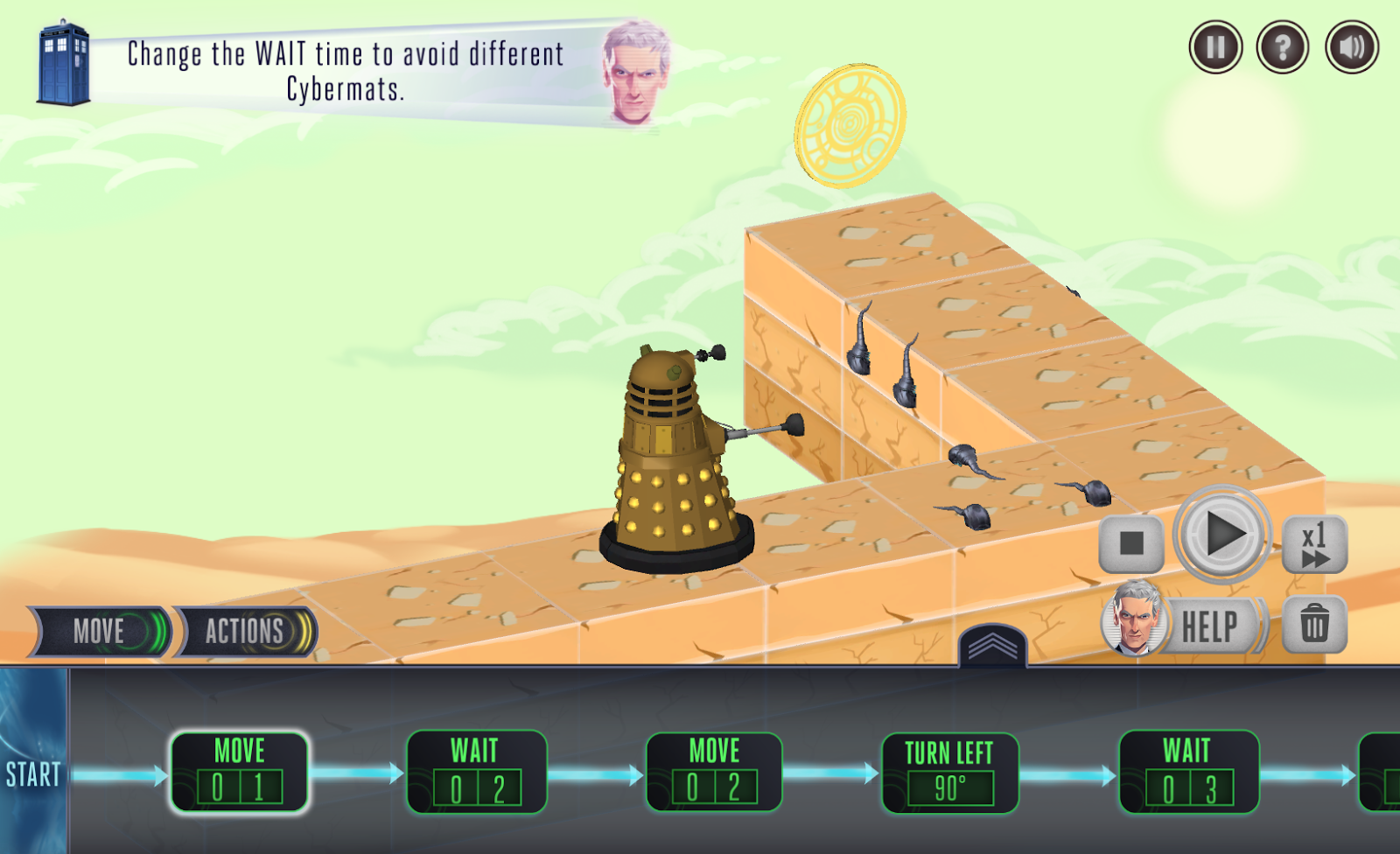Select the WAIT 03 command block
The height and width of the screenshot is (854, 1400).
point(1184,773)
